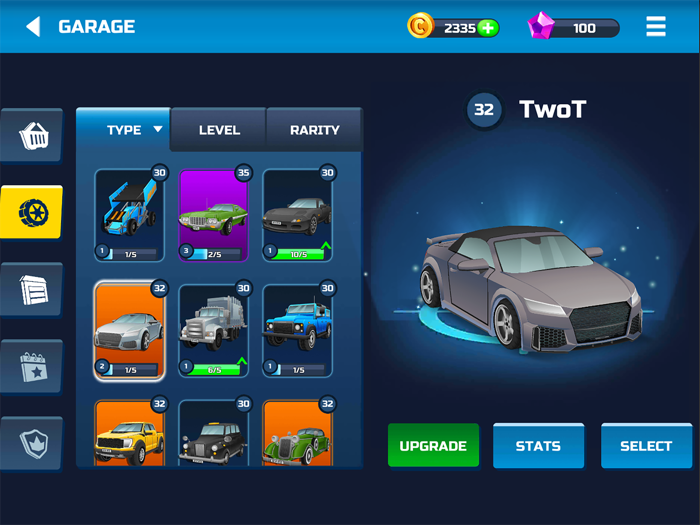The height and width of the screenshot is (525, 700).
Task: Go back from the Garage screen
Action: click(x=33, y=27)
